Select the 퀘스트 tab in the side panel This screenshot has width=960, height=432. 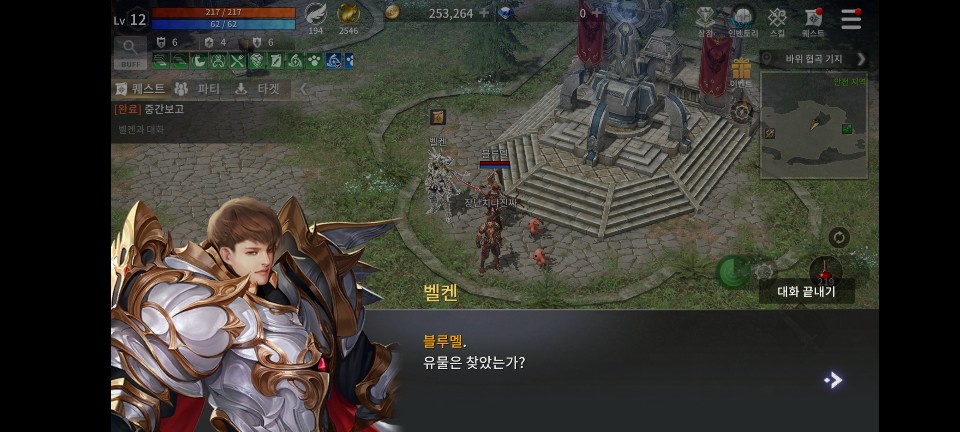140,89
